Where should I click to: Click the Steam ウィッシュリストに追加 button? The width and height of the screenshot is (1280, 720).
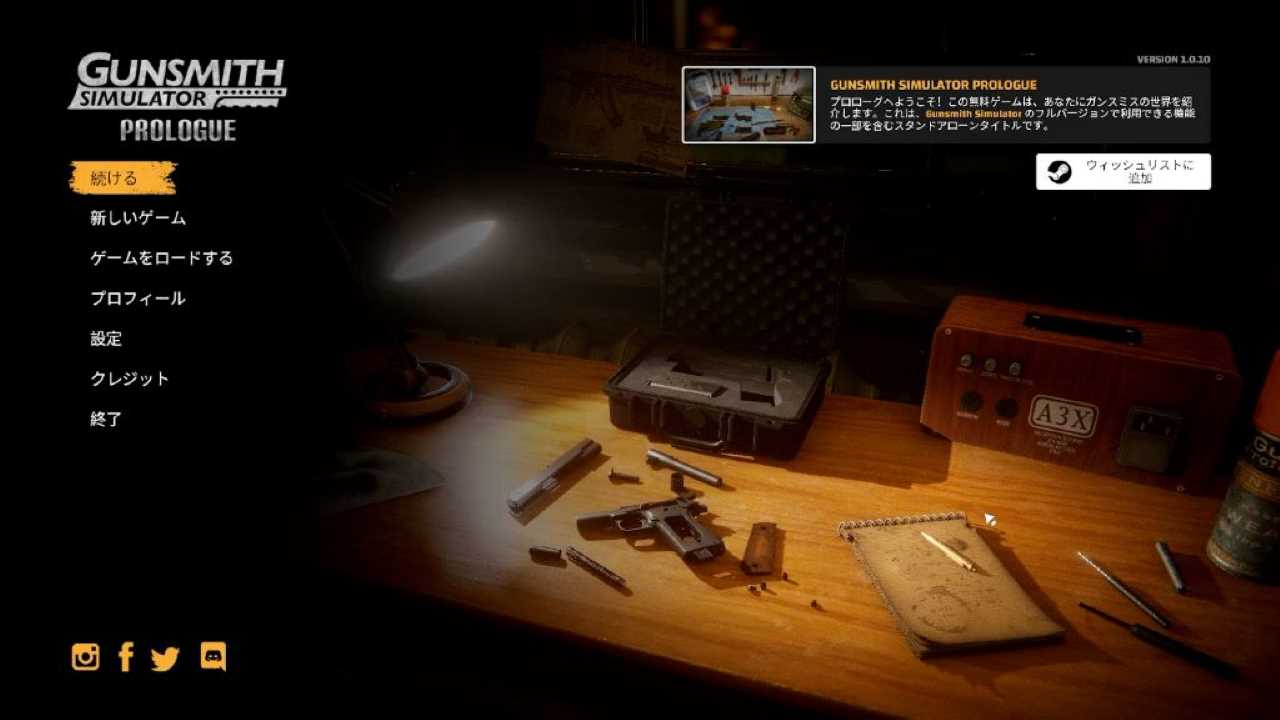click(1123, 171)
